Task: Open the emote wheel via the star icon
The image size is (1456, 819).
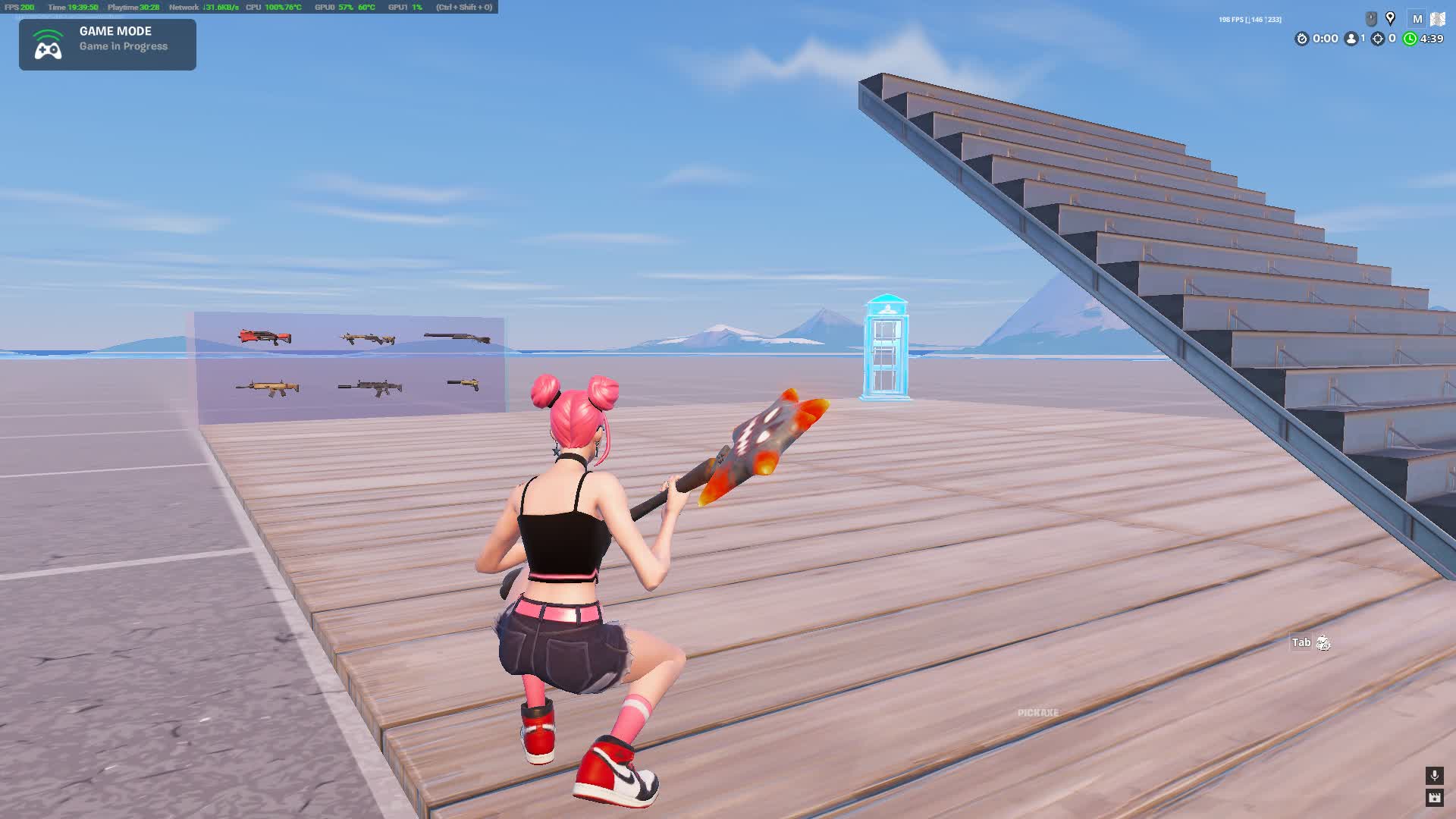Action: [x=1436, y=797]
